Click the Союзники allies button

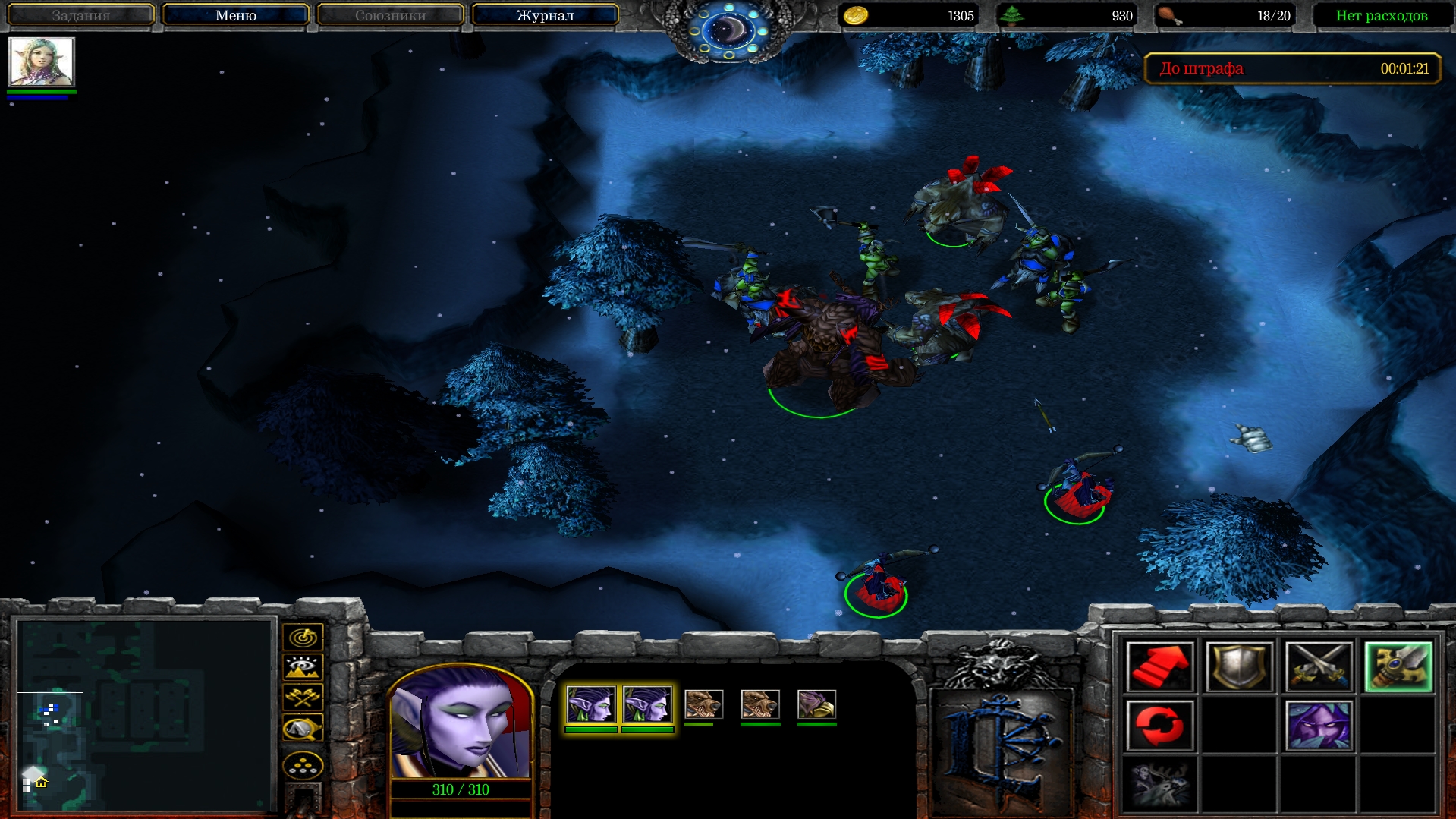390,15
